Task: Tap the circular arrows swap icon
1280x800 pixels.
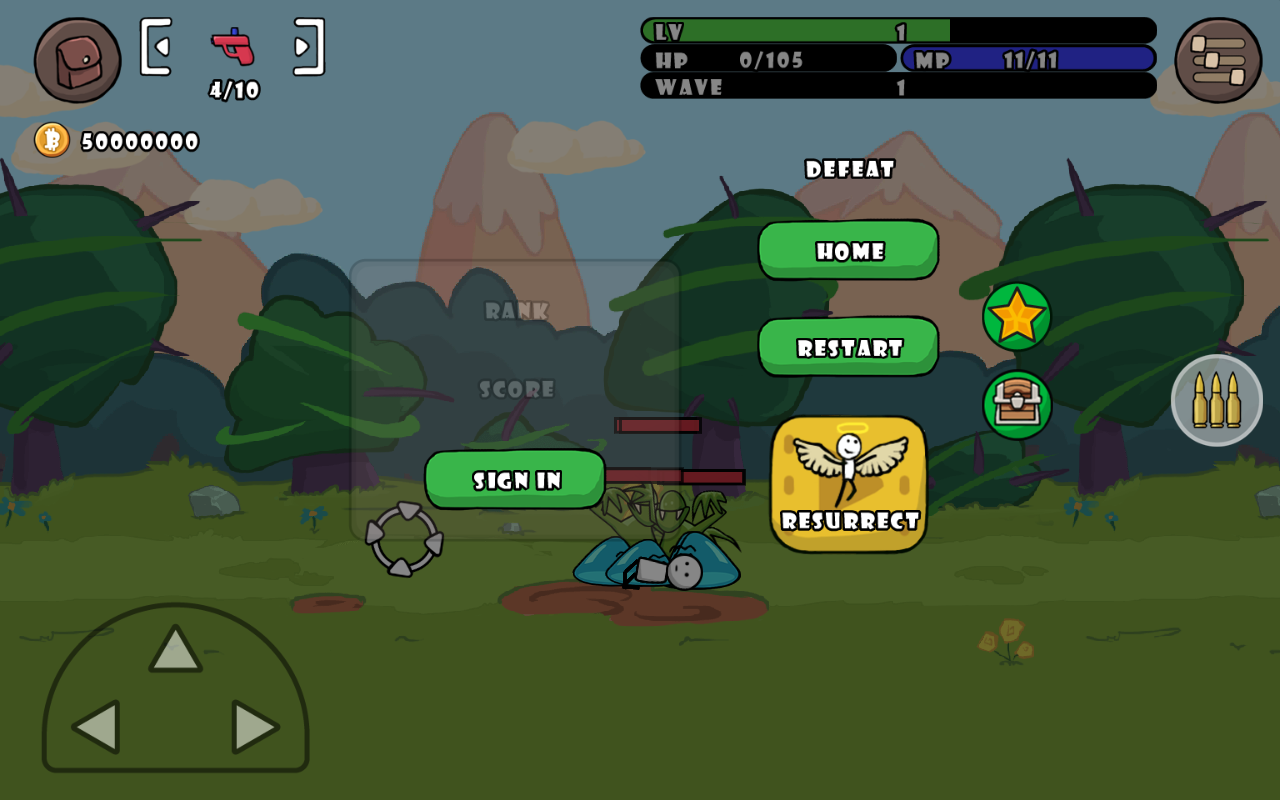Action: tap(404, 539)
